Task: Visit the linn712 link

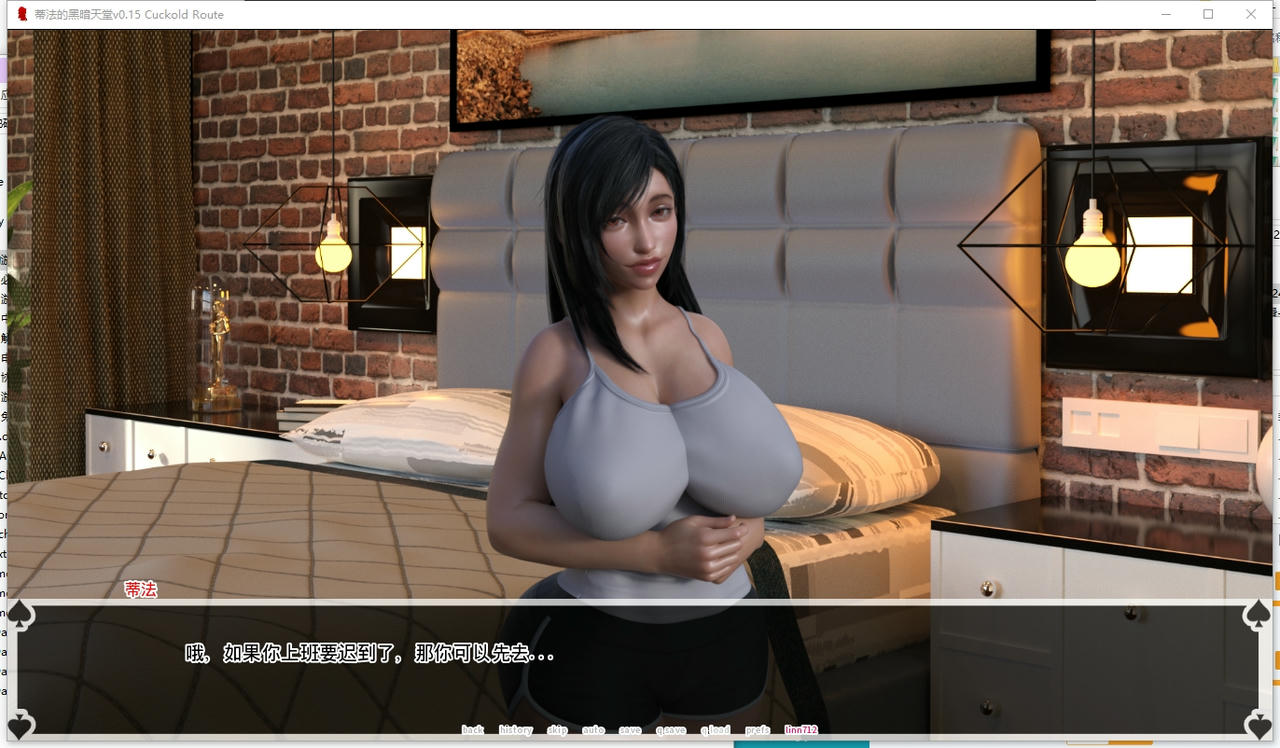Action: click(800, 730)
